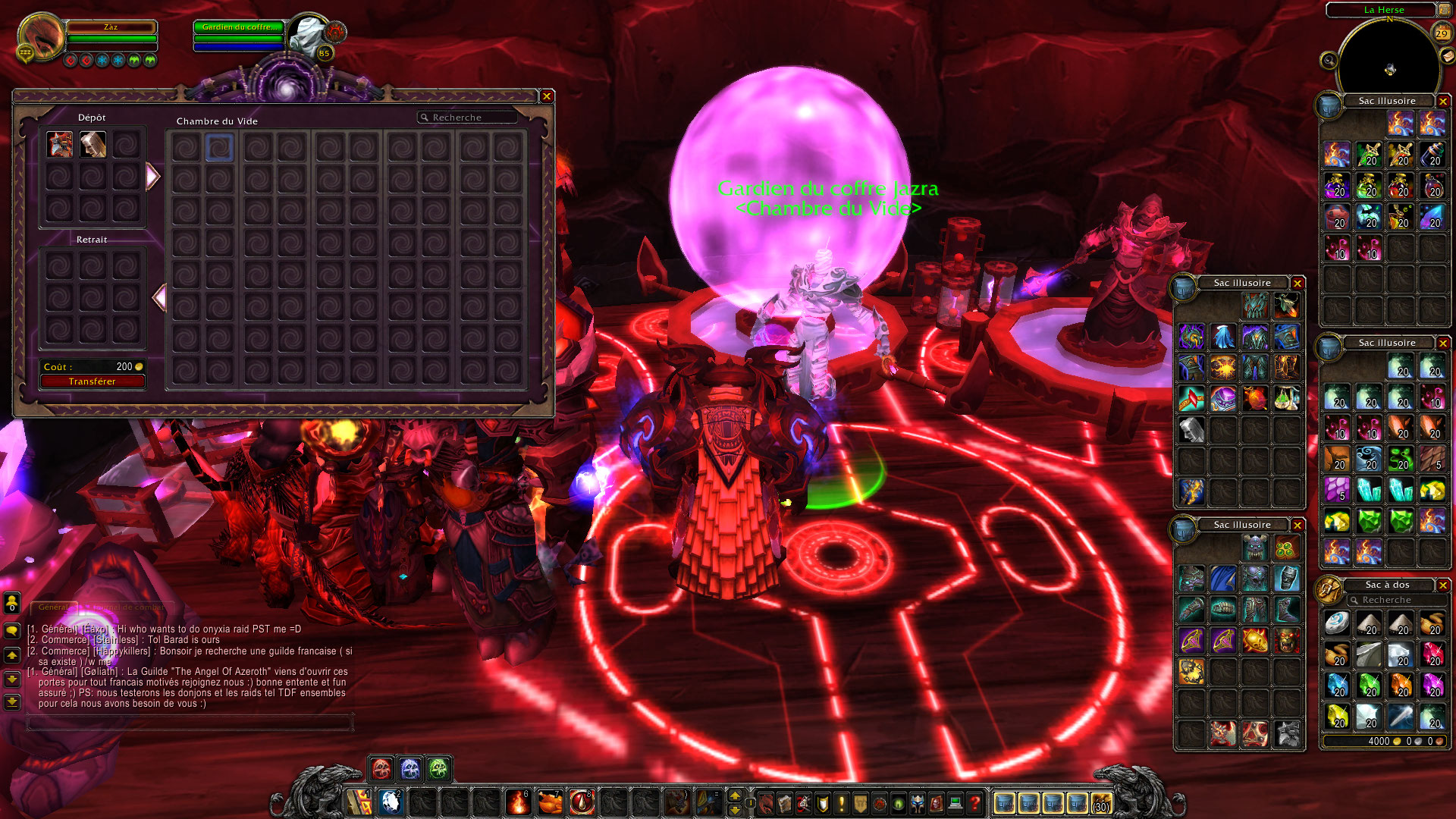Select the pale cloak item in Dépôt
This screenshot has width=1456, height=819.
93,144
